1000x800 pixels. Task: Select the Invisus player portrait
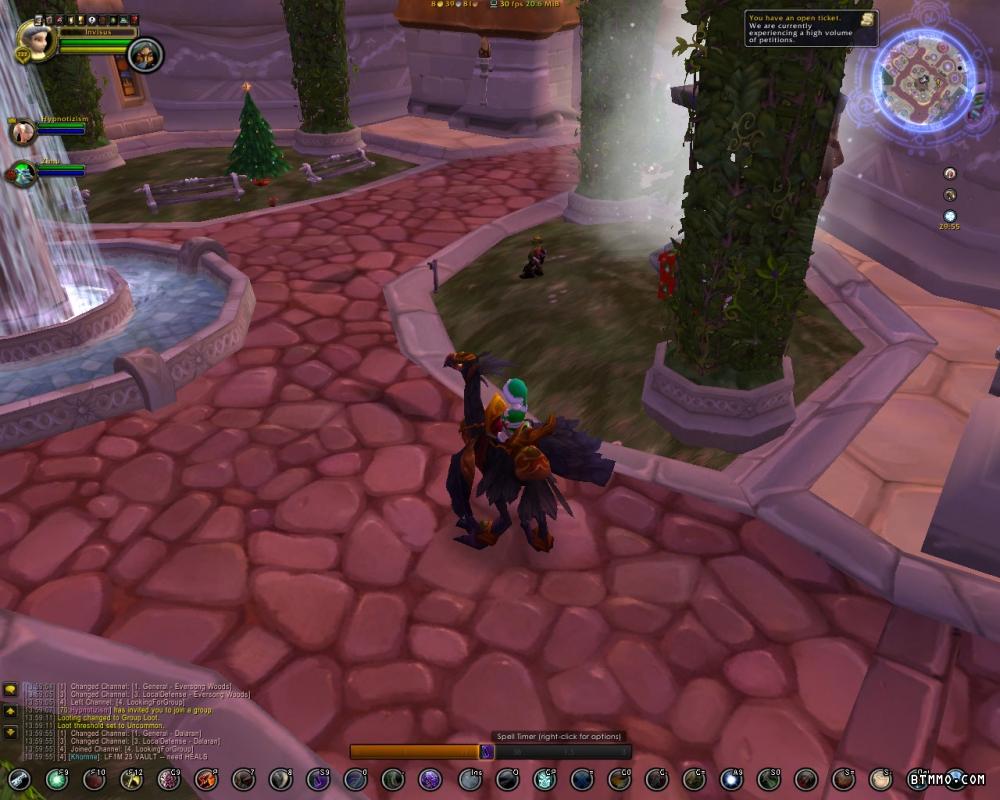coord(35,40)
